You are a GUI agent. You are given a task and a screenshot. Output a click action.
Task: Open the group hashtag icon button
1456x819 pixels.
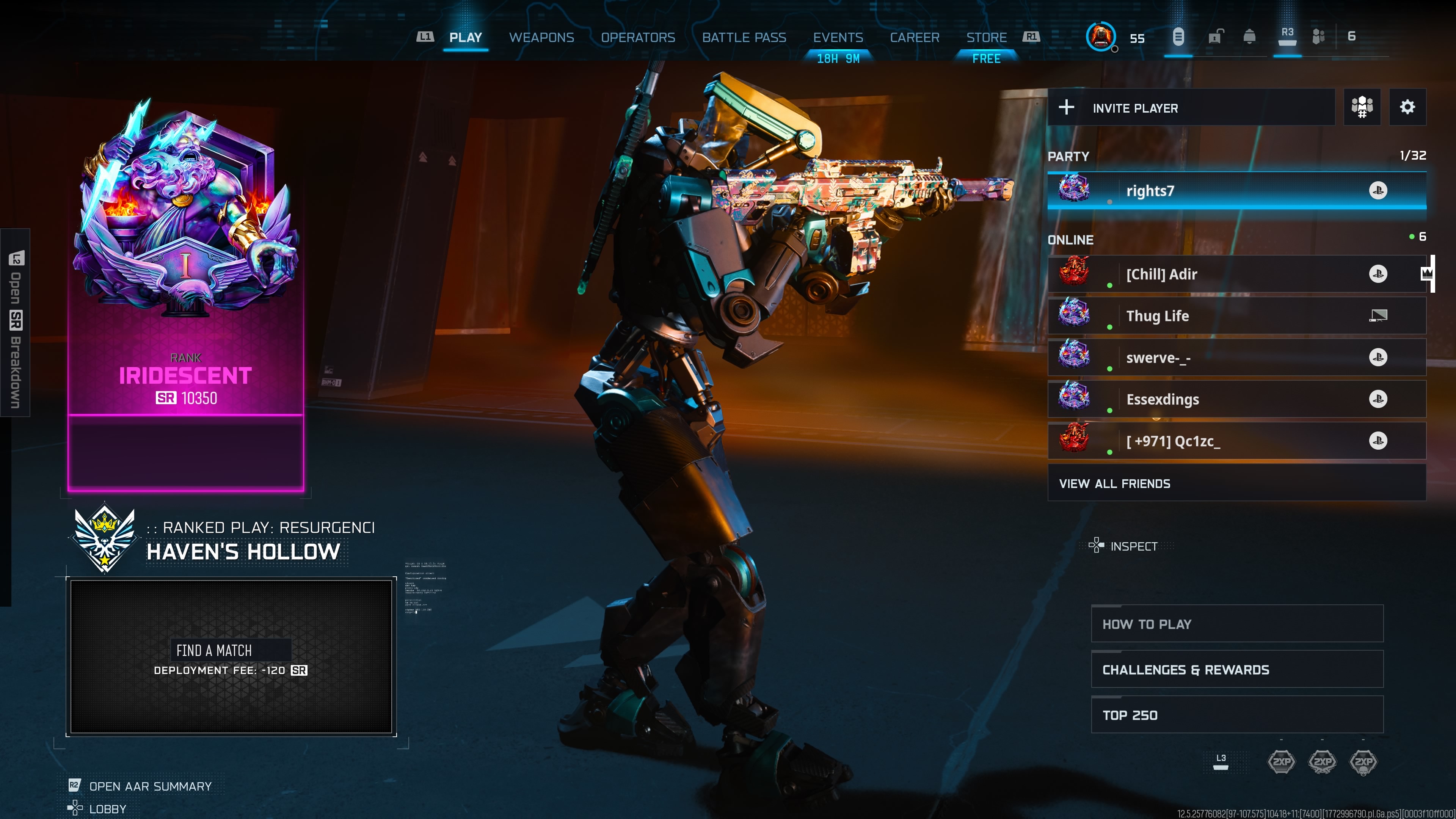[1362, 107]
